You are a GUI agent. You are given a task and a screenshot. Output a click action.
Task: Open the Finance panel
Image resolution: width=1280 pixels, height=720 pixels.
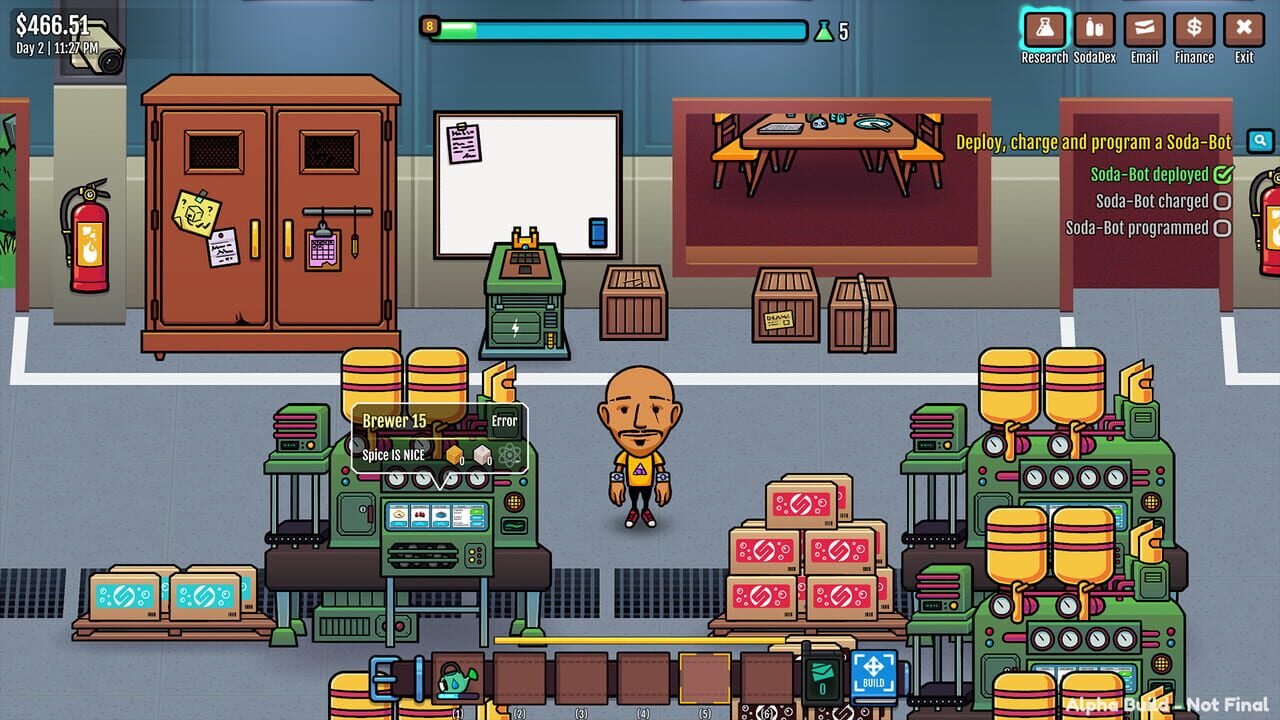click(1194, 30)
